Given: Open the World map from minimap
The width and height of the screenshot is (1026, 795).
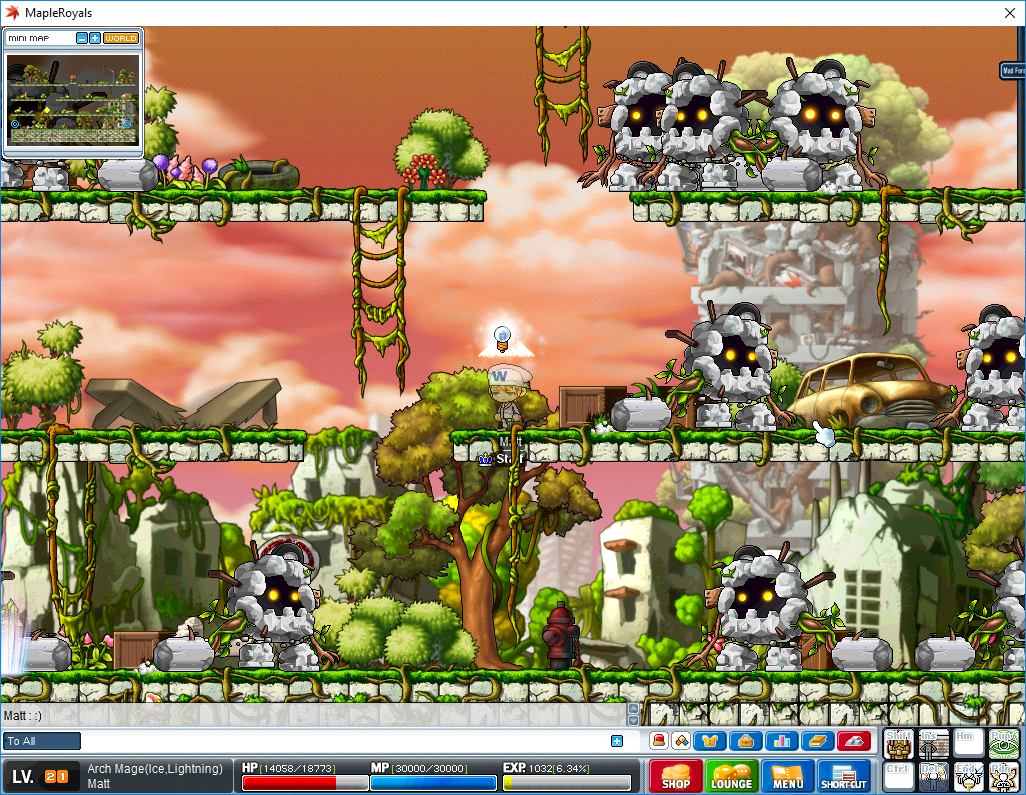Looking at the screenshot, I should tap(121, 38).
